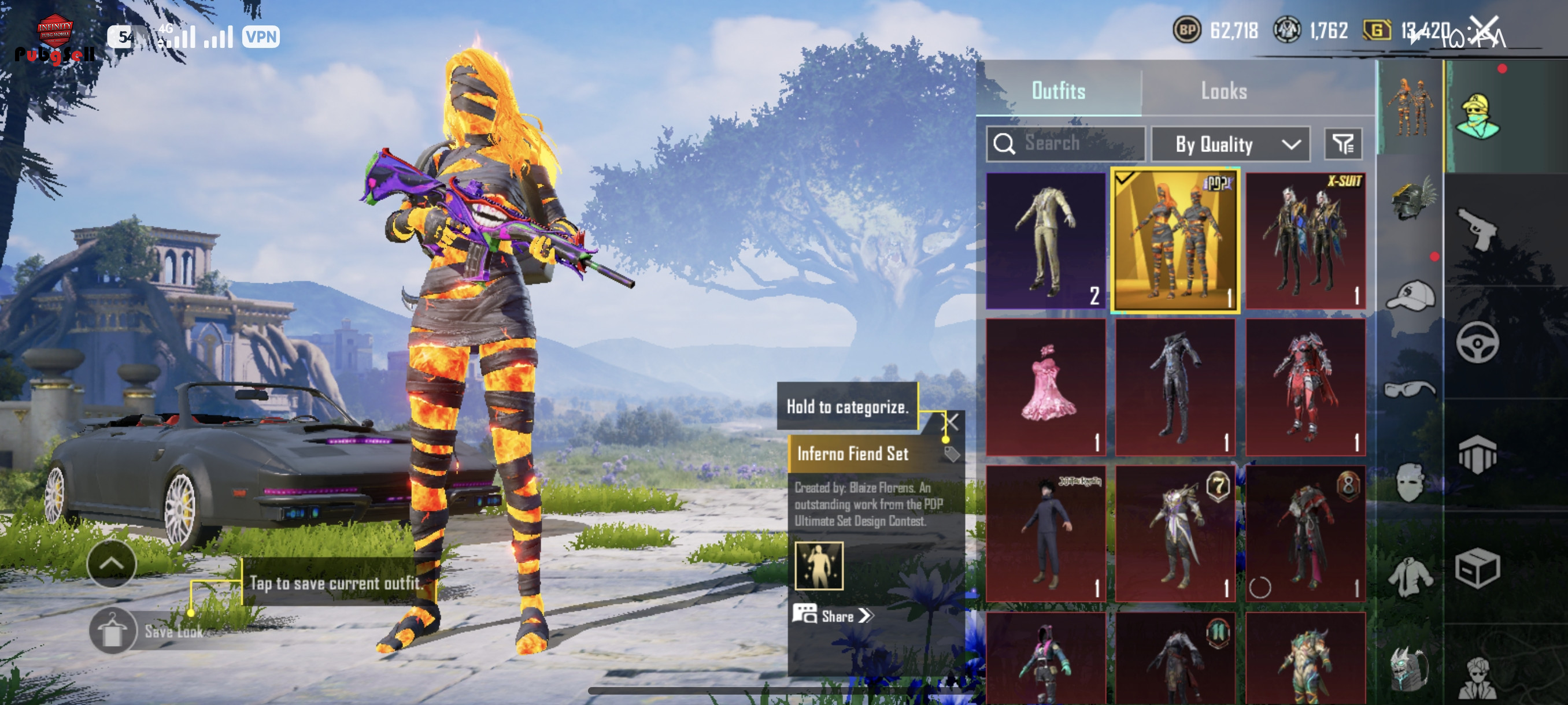The image size is (1568, 705).
Task: Open the outfit filter button
Action: [1343, 144]
